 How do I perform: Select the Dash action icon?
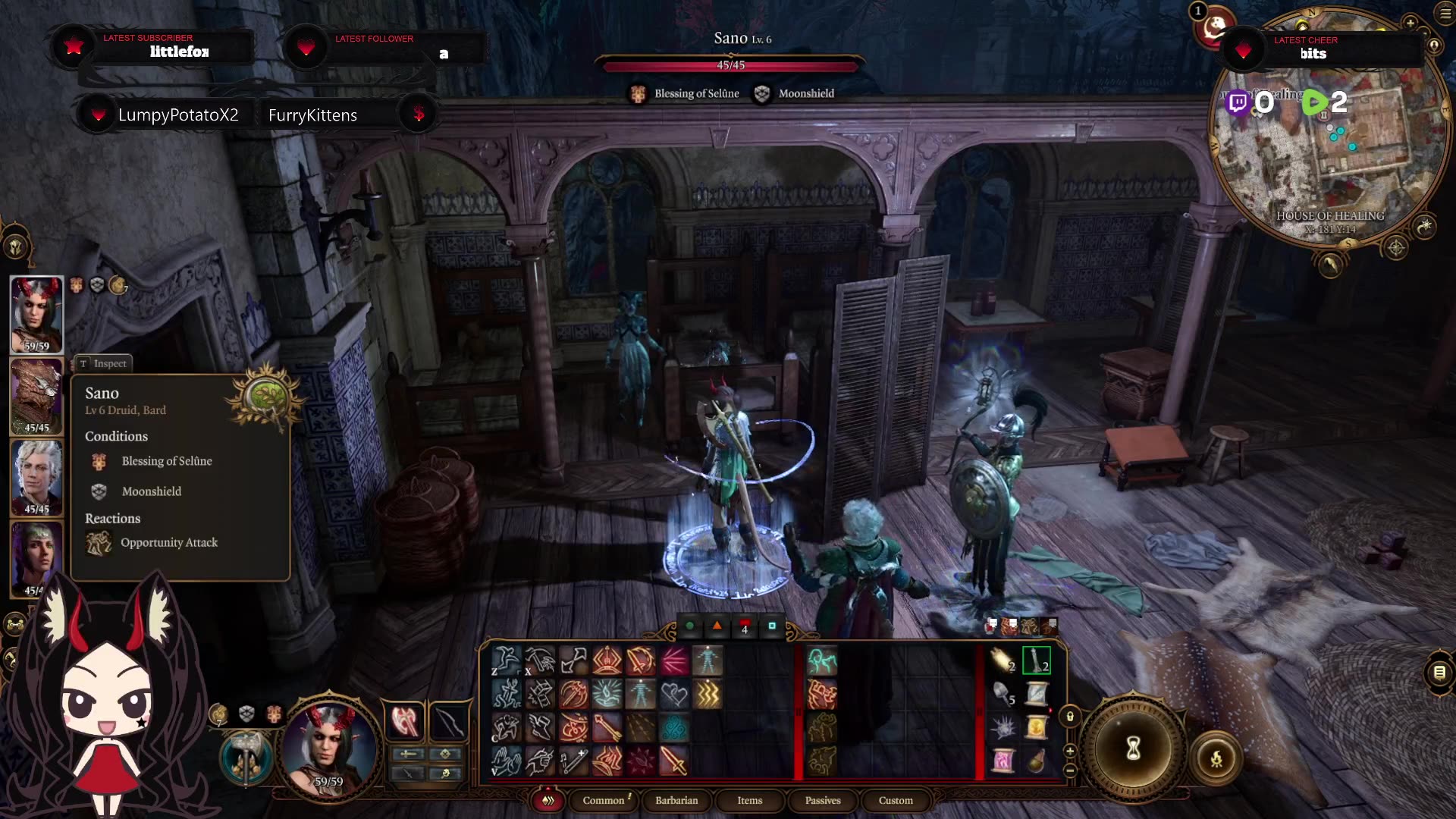pos(540,726)
